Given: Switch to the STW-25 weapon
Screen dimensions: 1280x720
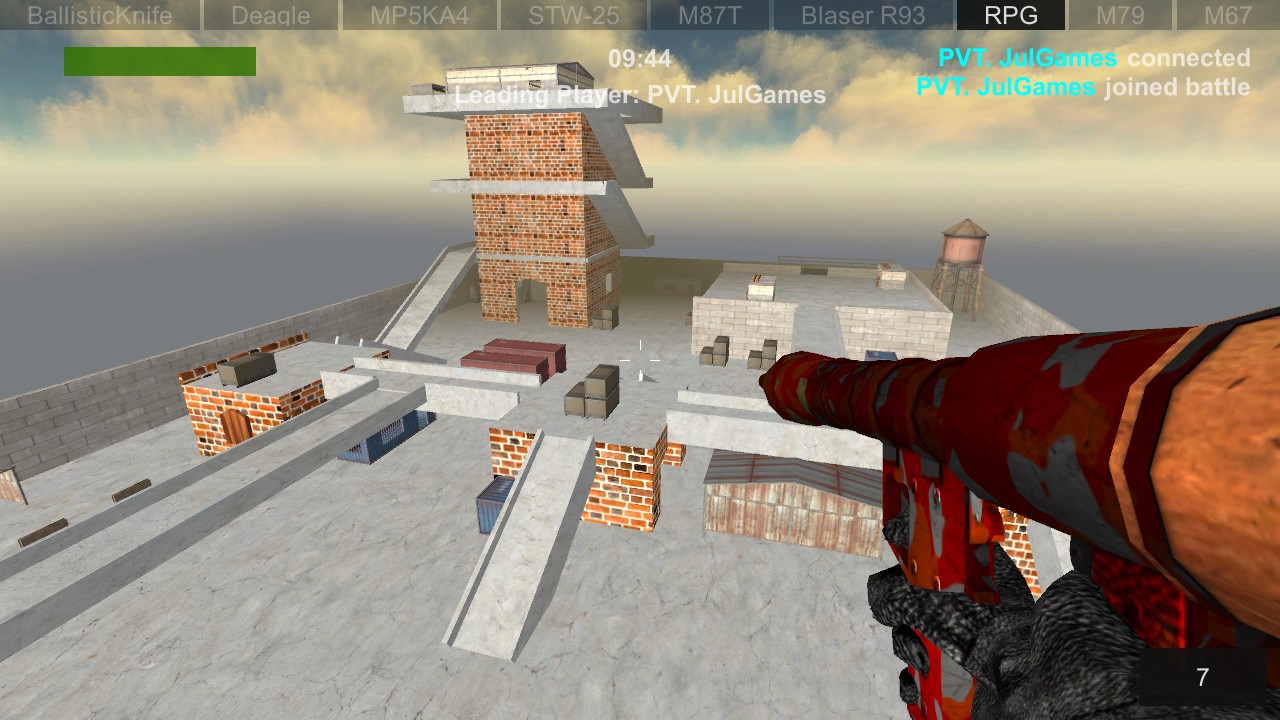Looking at the screenshot, I should [570, 15].
